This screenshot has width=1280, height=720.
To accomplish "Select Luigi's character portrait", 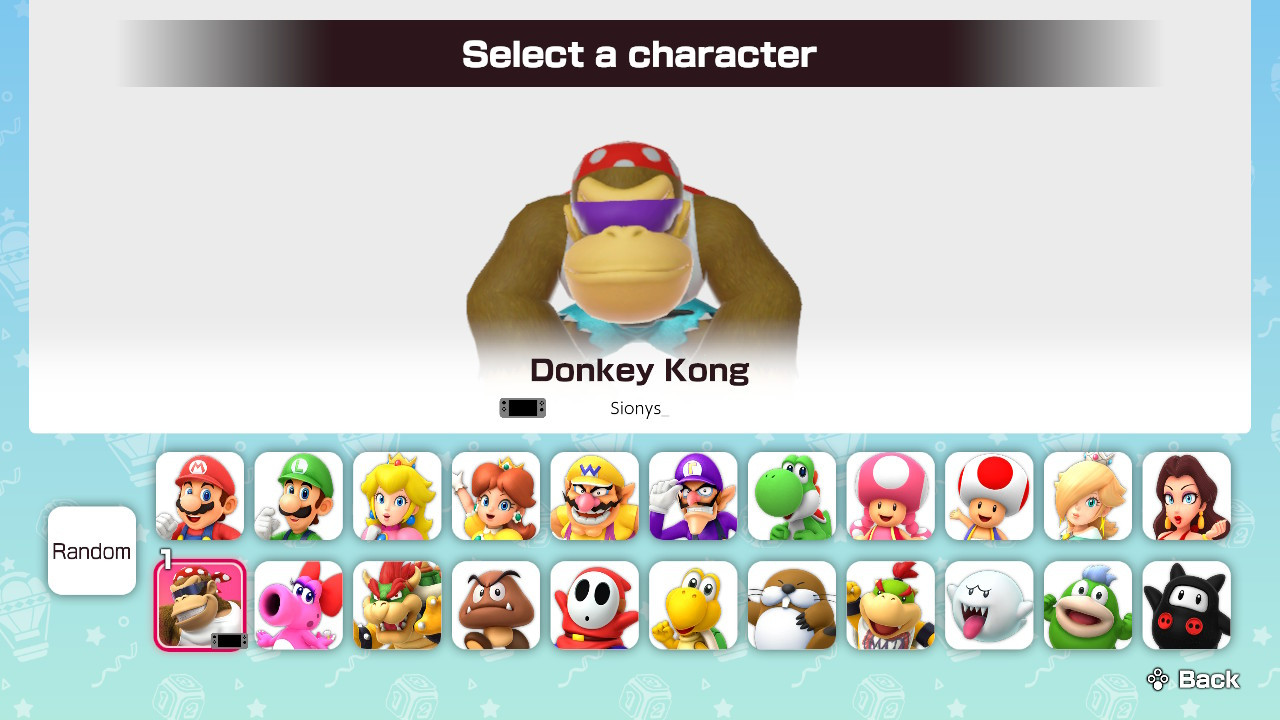I will 298,497.
